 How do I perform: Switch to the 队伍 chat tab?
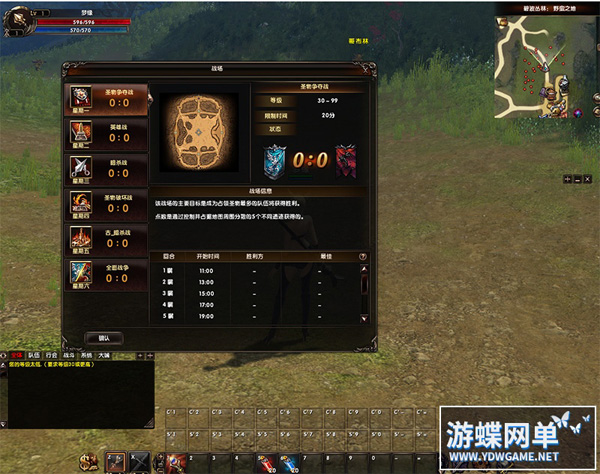pos(33,355)
